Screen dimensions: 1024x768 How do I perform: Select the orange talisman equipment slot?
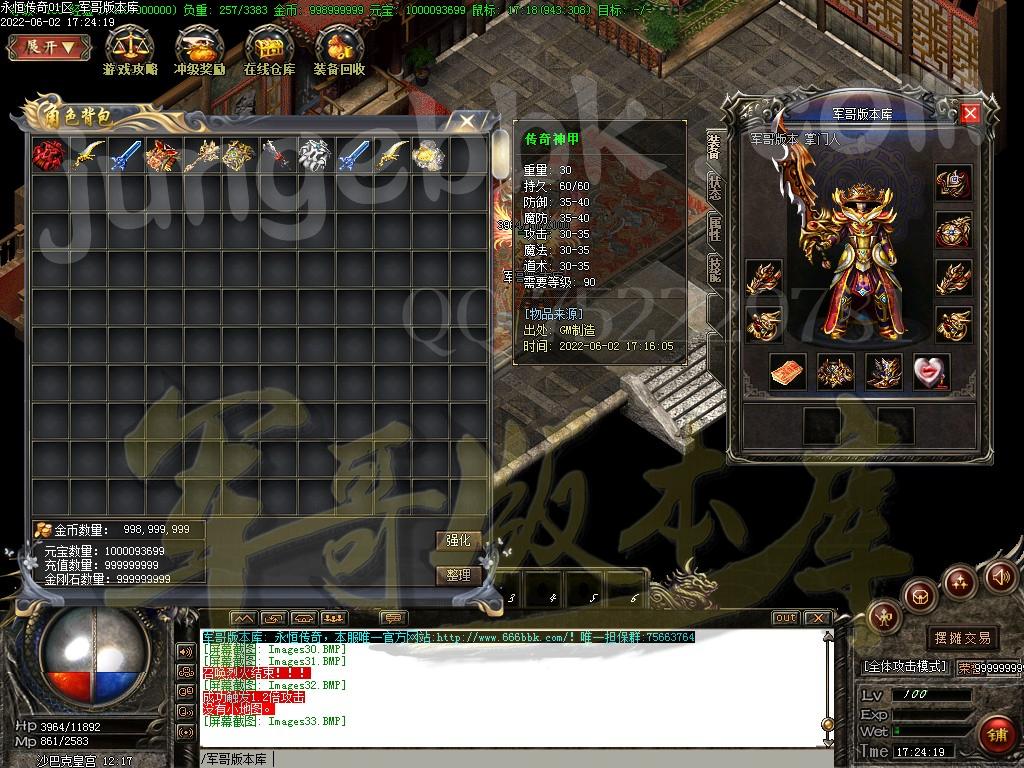[x=787, y=372]
